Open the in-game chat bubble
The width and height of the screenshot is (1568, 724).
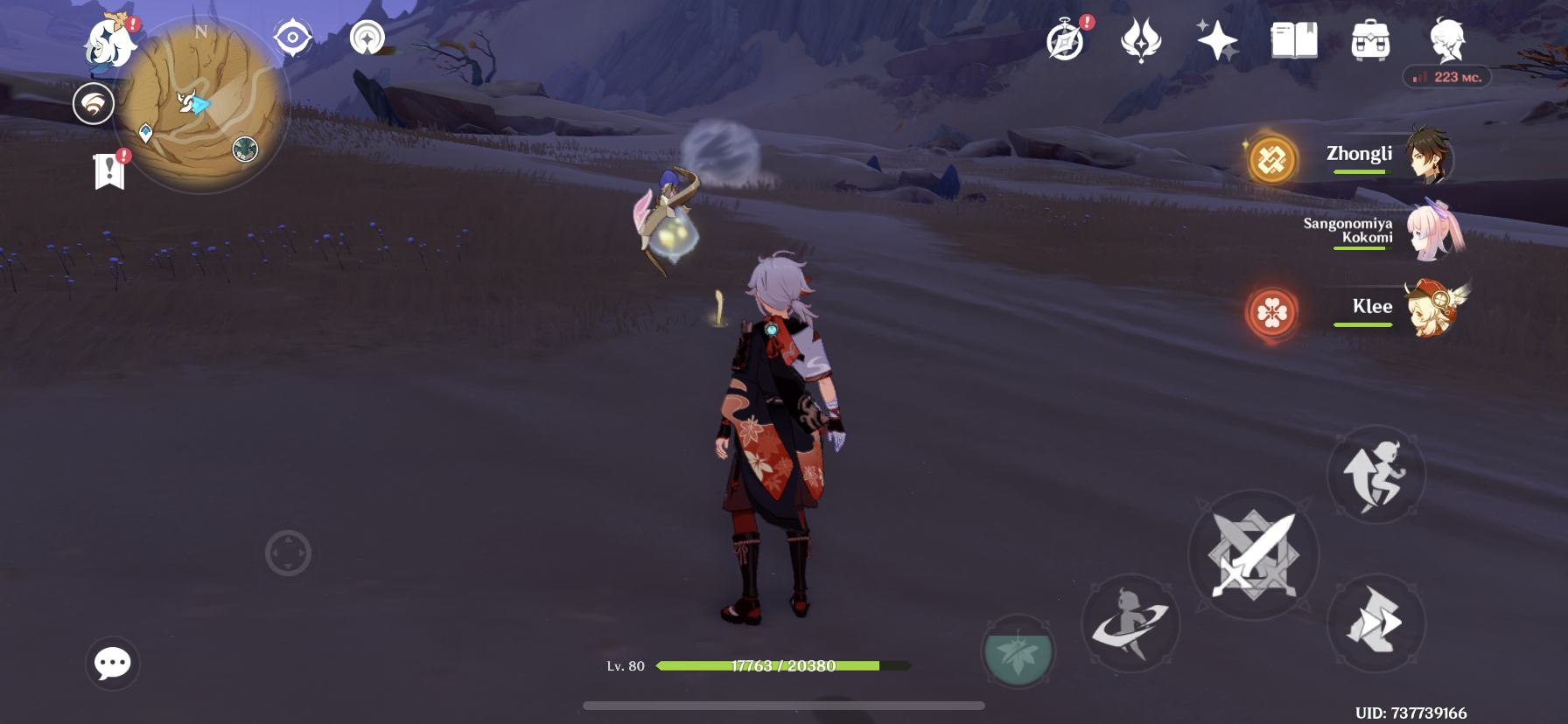pyautogui.click(x=112, y=665)
